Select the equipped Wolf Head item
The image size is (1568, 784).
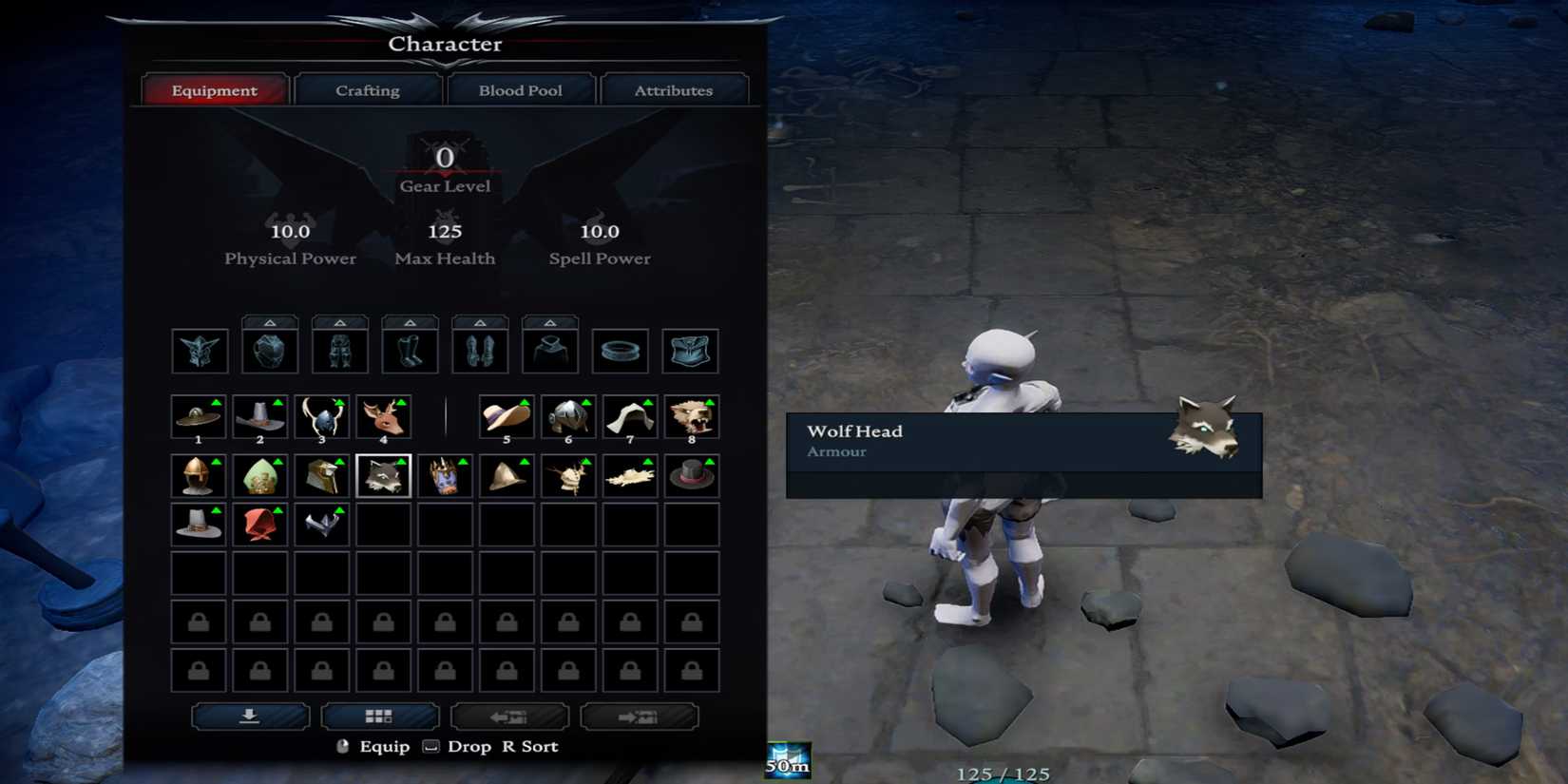click(x=384, y=475)
